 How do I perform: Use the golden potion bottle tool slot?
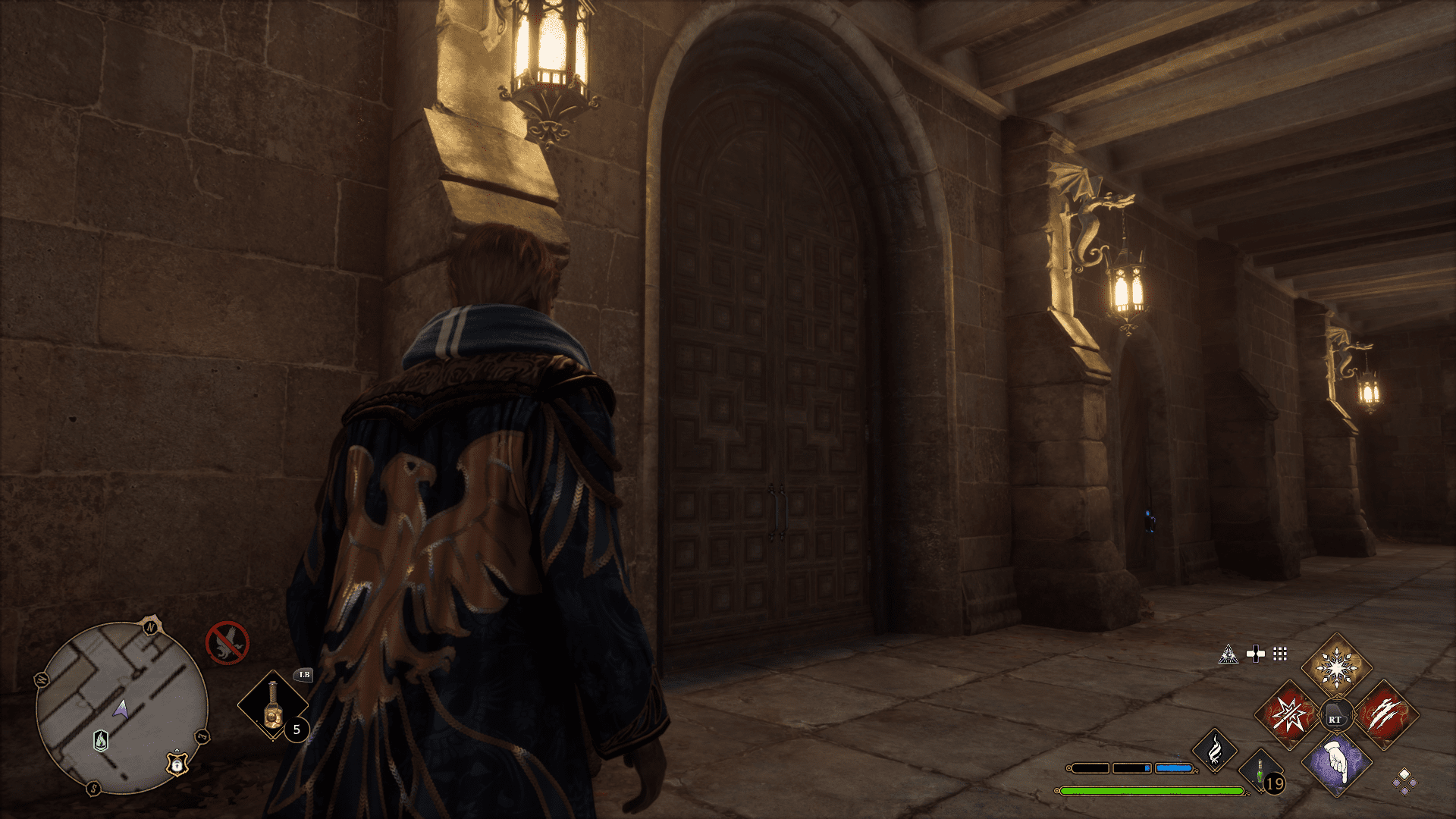point(272,706)
